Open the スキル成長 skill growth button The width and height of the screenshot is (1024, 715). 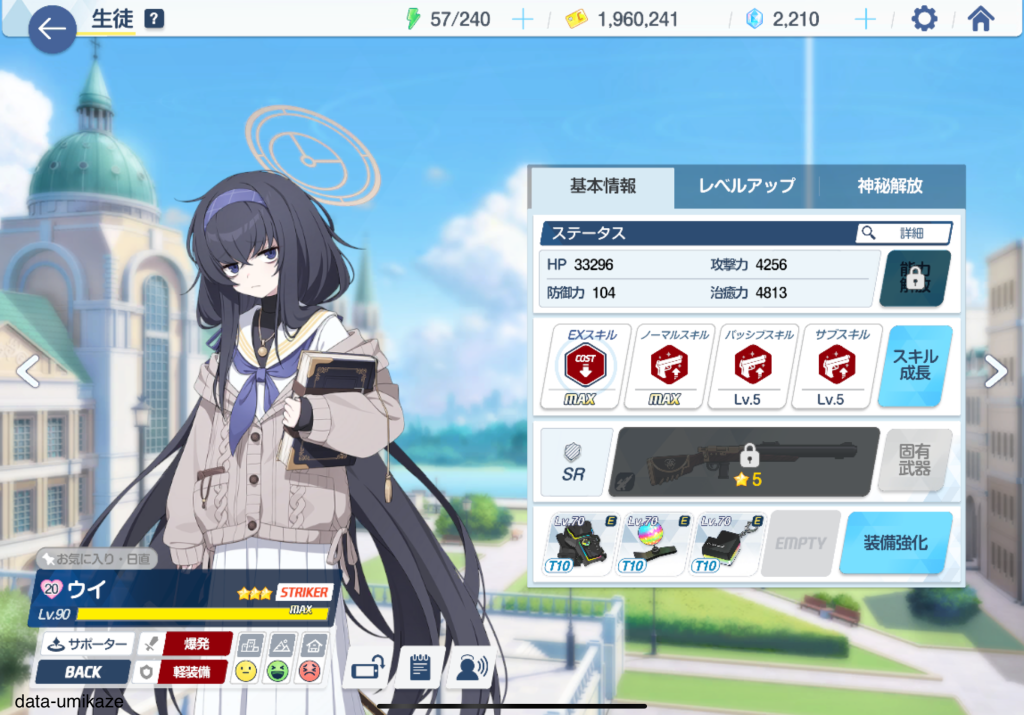915,366
